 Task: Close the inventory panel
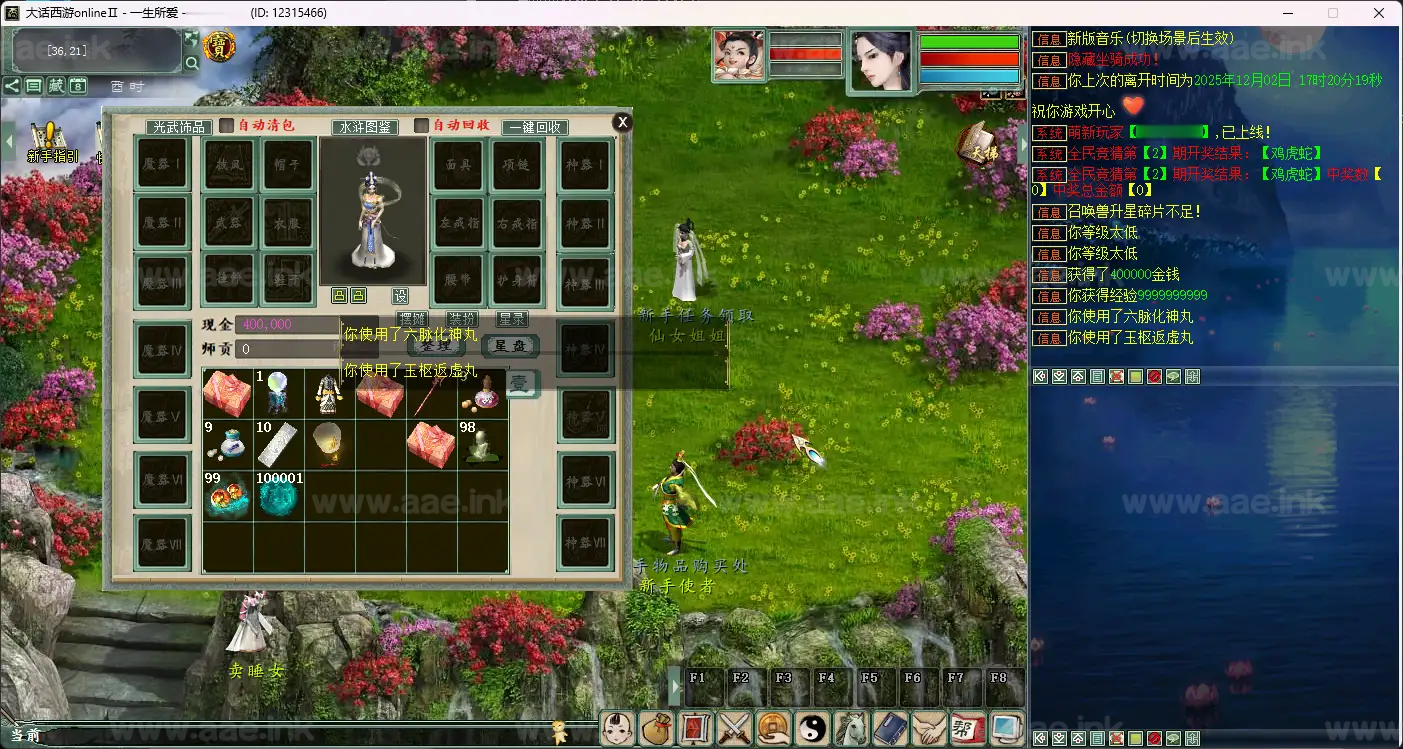tap(622, 122)
